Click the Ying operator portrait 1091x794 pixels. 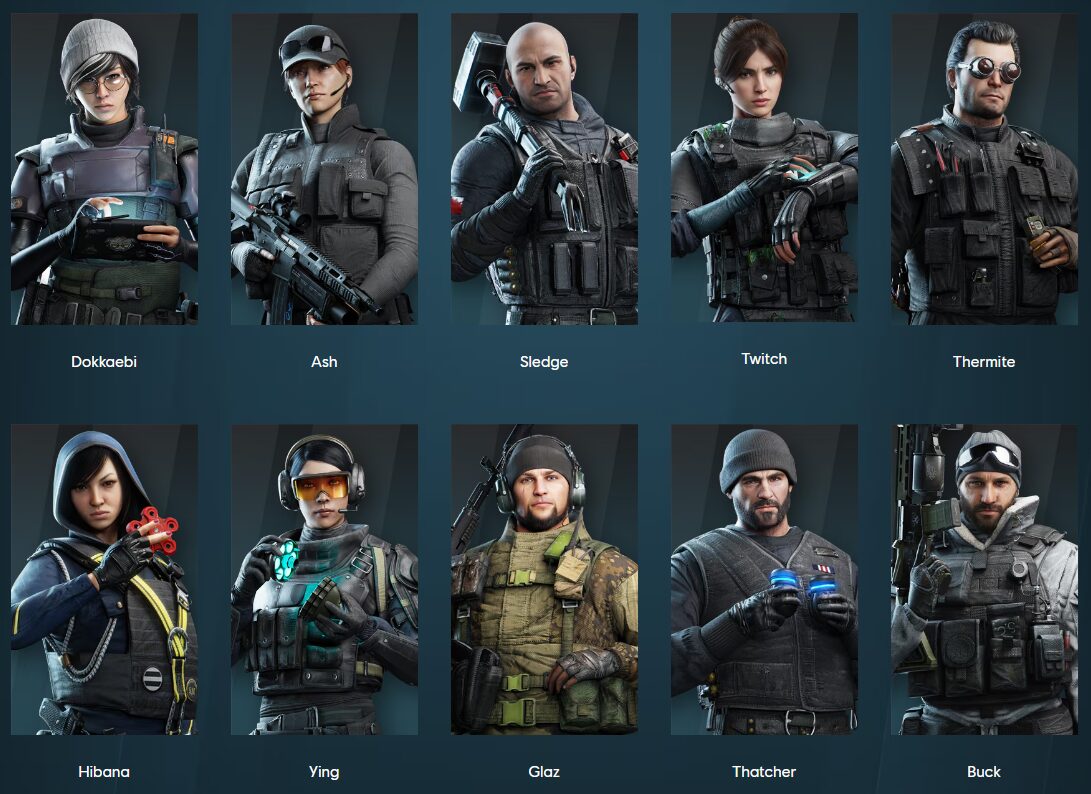(324, 580)
